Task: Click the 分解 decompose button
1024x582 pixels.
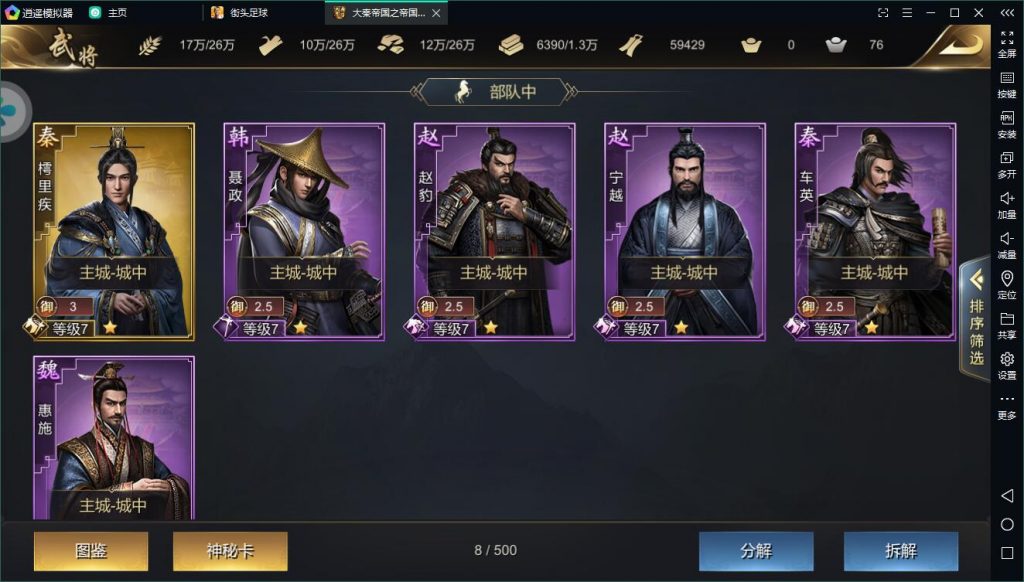Action: click(756, 551)
